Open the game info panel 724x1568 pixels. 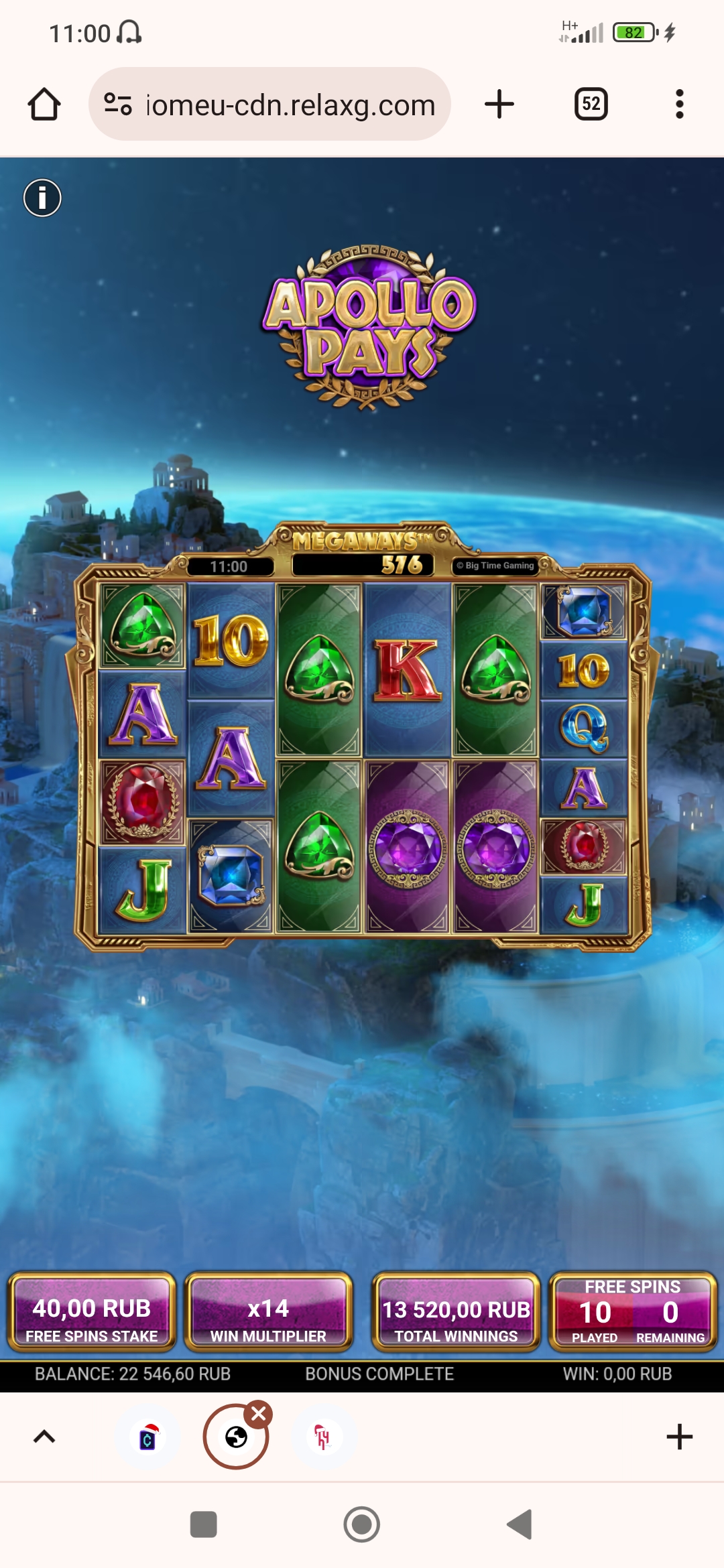point(42,198)
